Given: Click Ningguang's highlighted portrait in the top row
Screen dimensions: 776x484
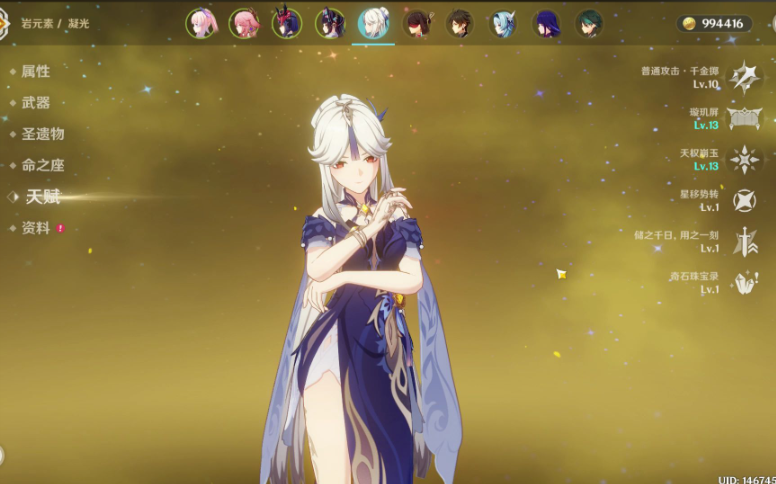Looking at the screenshot, I should pyautogui.click(x=374, y=23).
